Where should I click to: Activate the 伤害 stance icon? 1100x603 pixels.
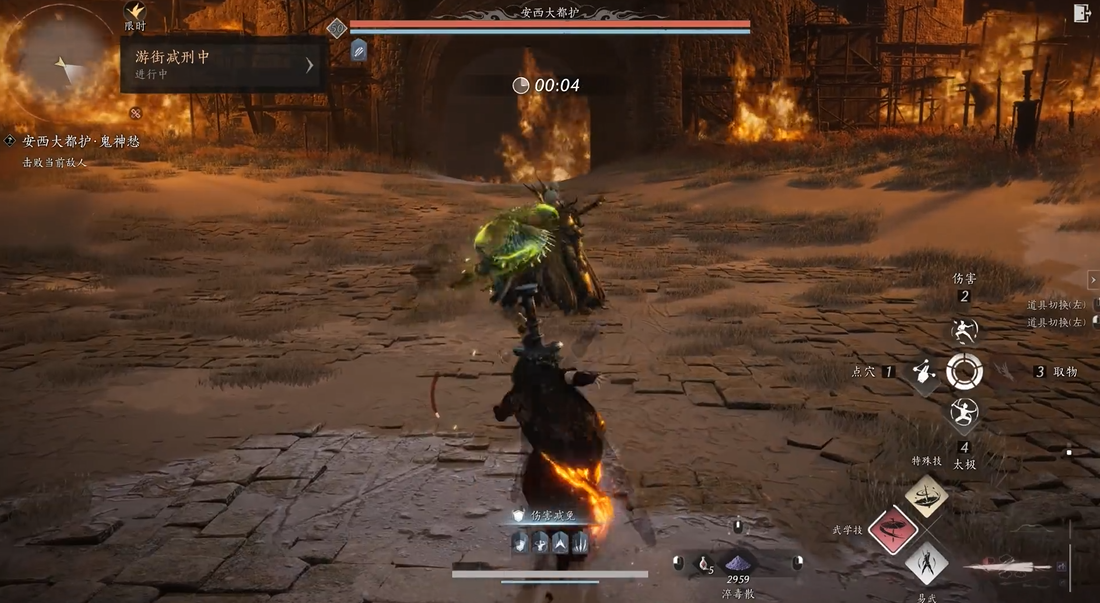964,331
